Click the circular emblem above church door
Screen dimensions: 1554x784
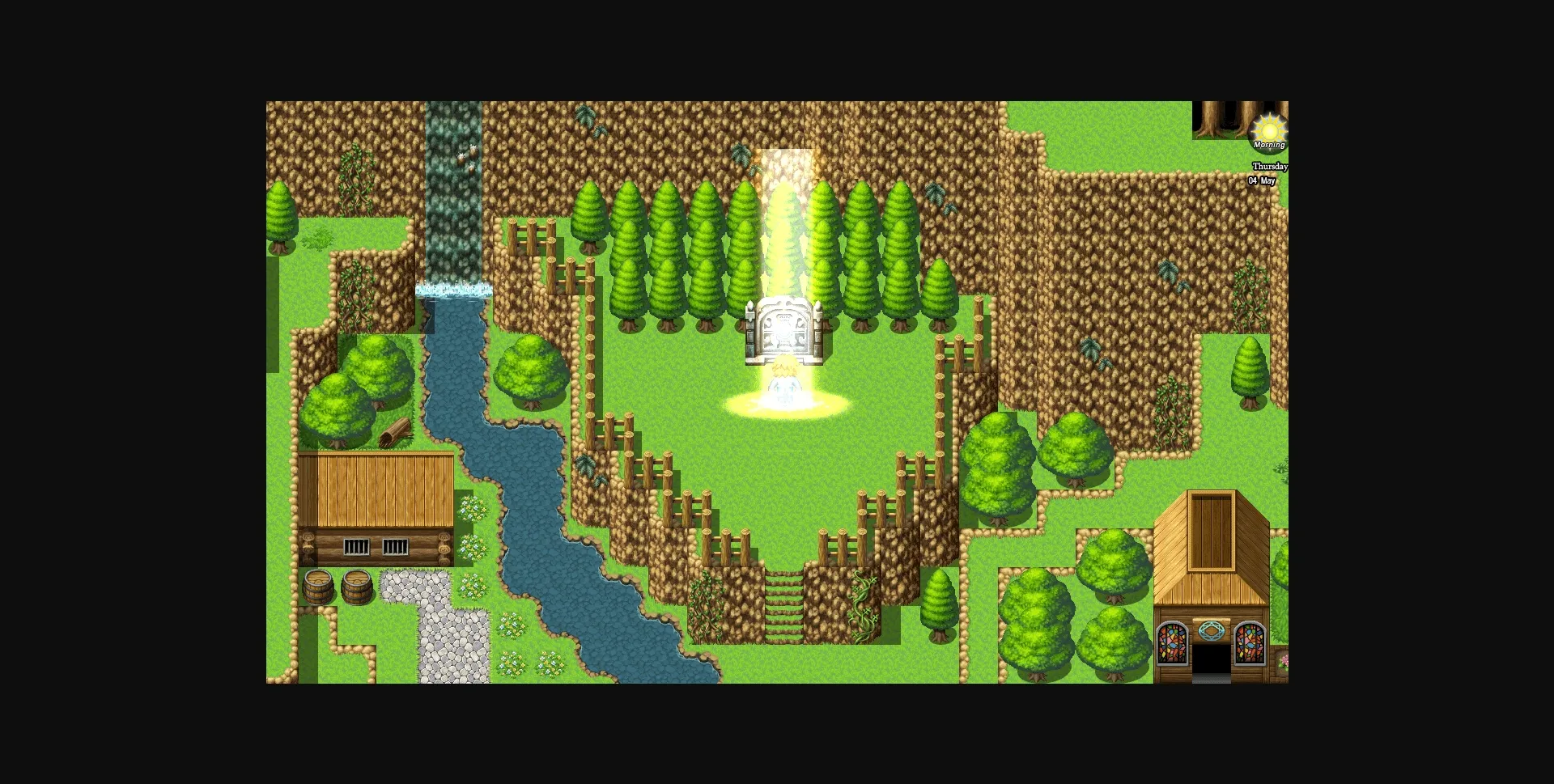[x=1211, y=630]
